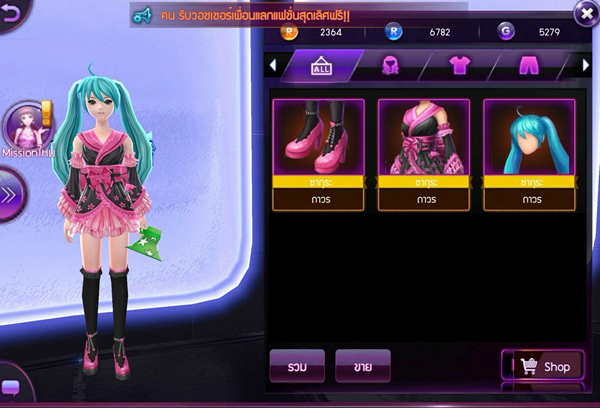Select the pants category tab
This screenshot has width=600, height=408.
tap(529, 66)
